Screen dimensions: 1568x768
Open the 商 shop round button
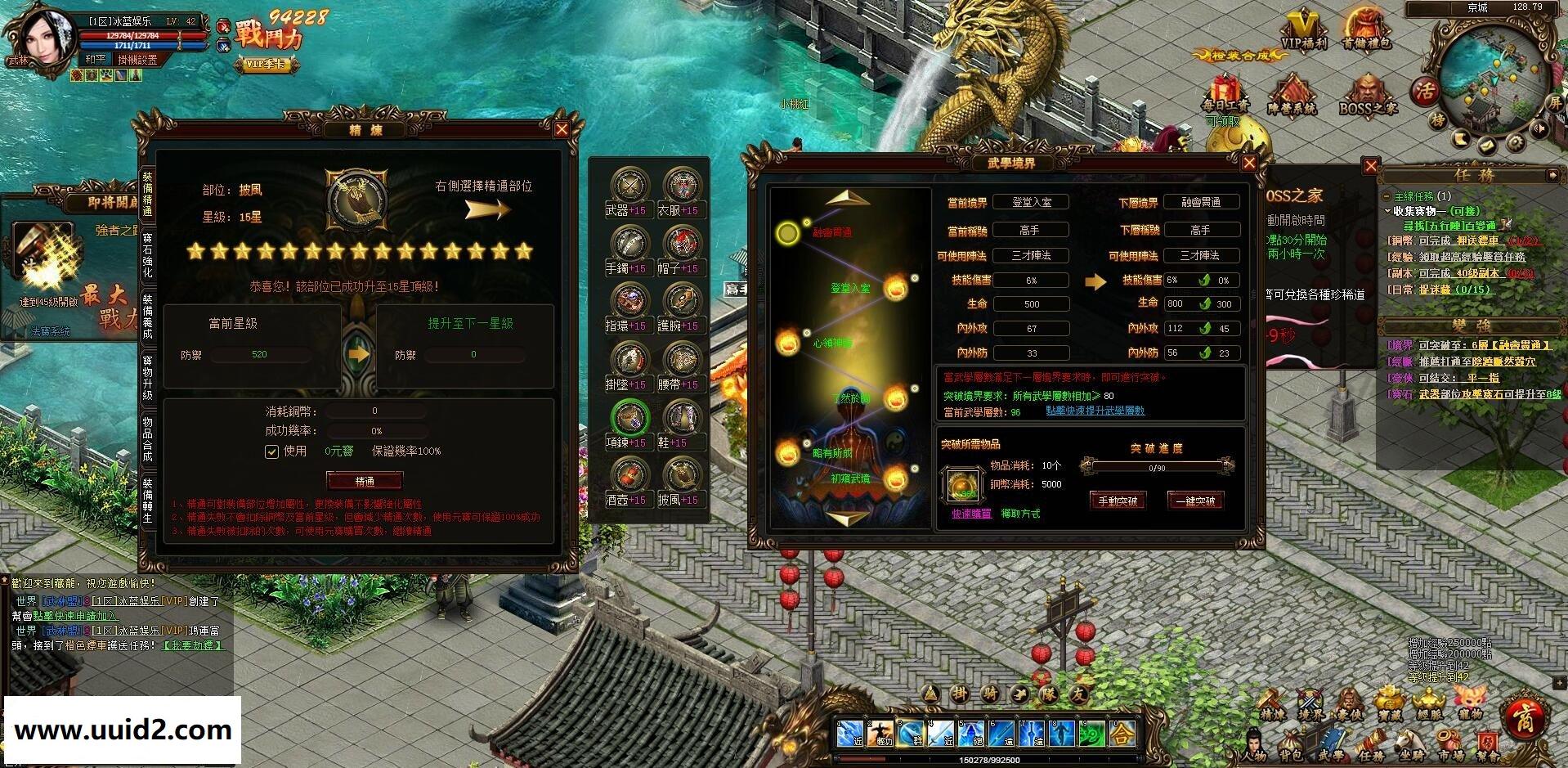click(1525, 718)
